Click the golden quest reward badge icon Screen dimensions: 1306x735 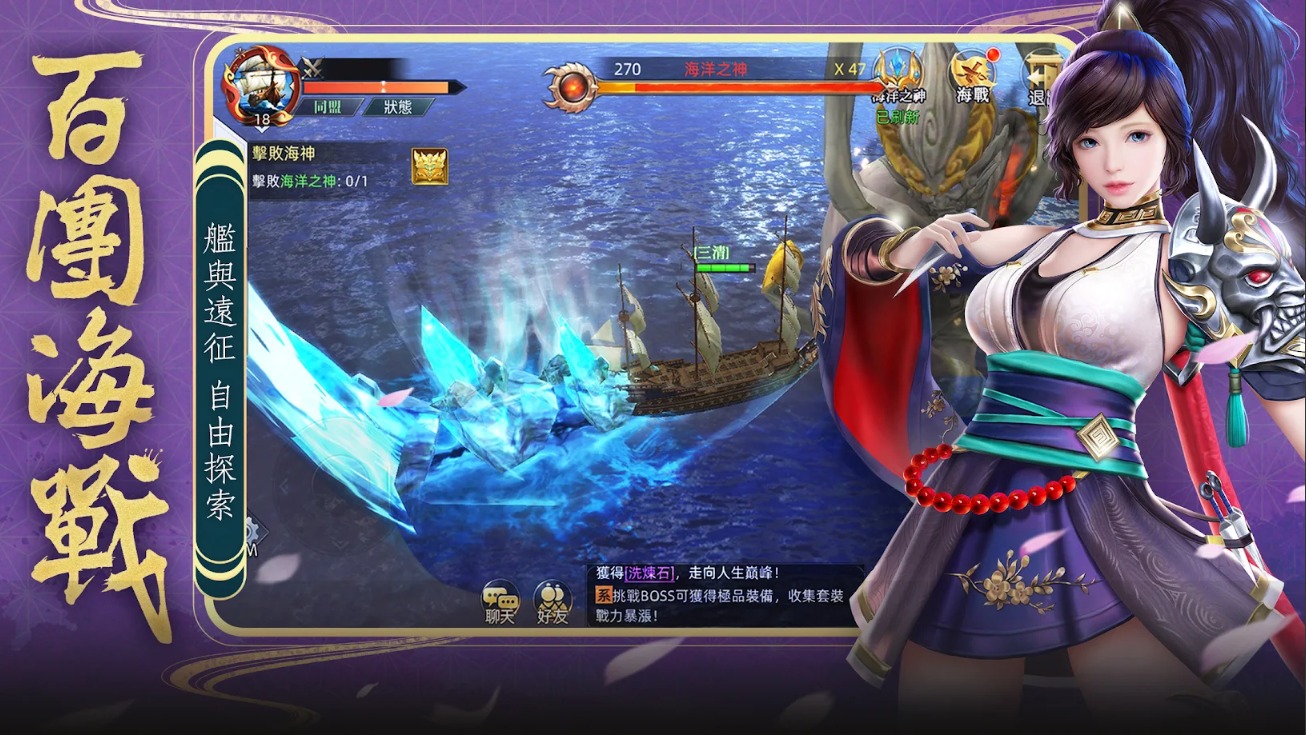429,166
